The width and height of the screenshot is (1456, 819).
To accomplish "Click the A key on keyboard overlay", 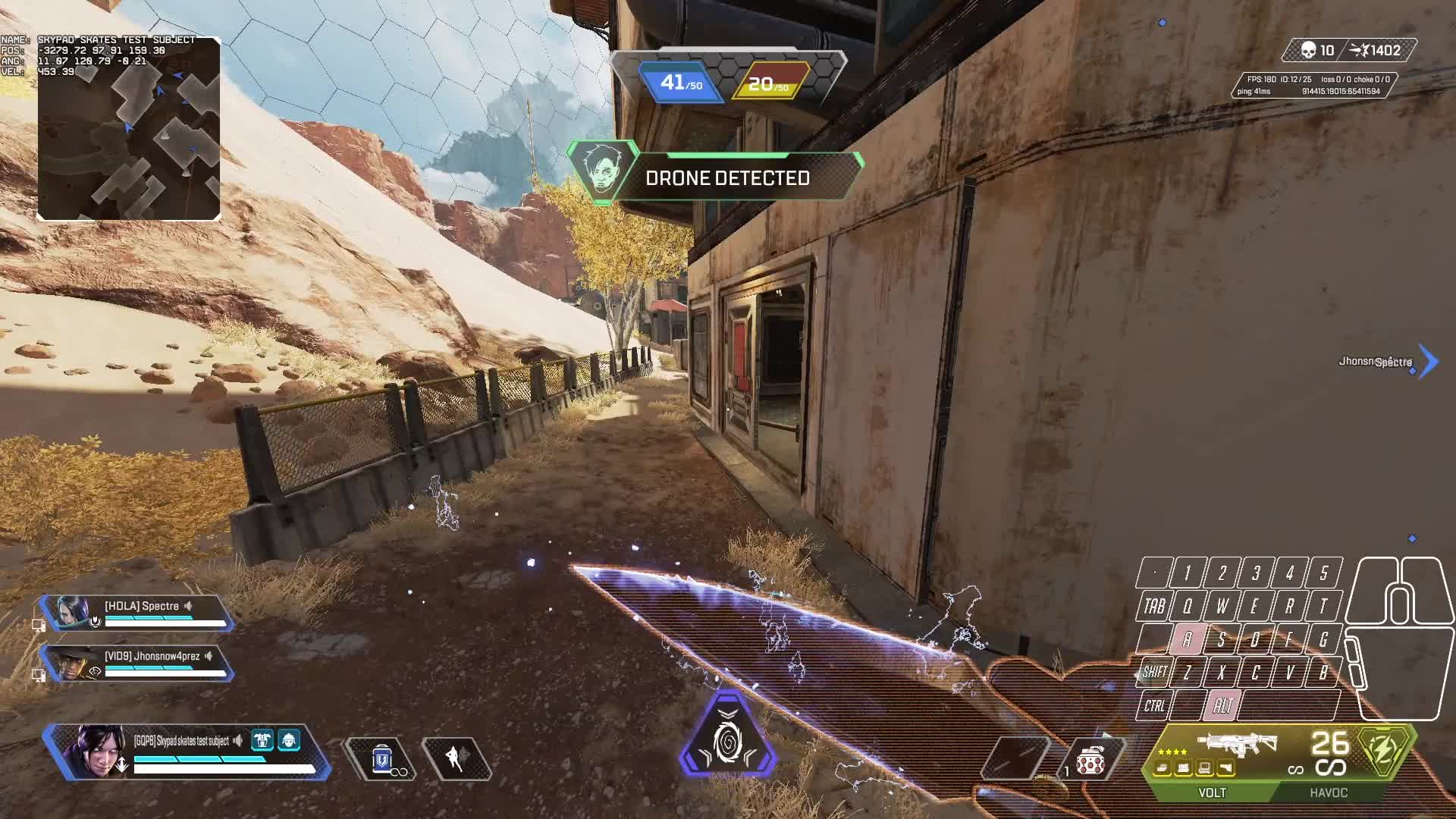I will tap(1187, 639).
